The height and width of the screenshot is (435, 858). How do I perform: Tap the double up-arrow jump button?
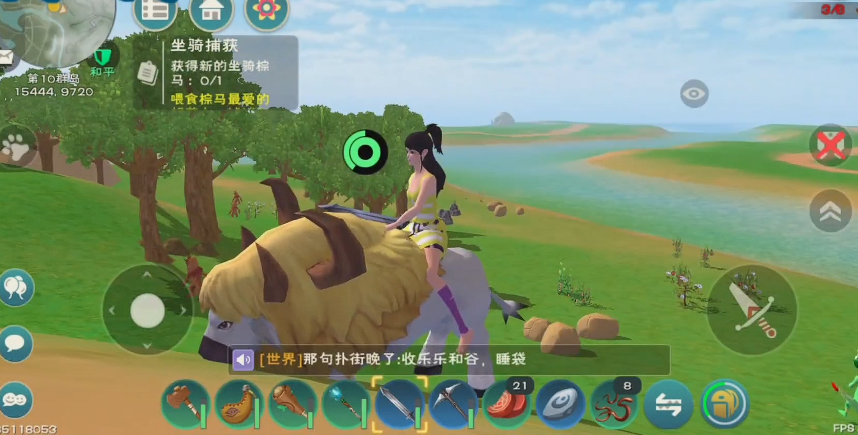pyautogui.click(x=830, y=210)
